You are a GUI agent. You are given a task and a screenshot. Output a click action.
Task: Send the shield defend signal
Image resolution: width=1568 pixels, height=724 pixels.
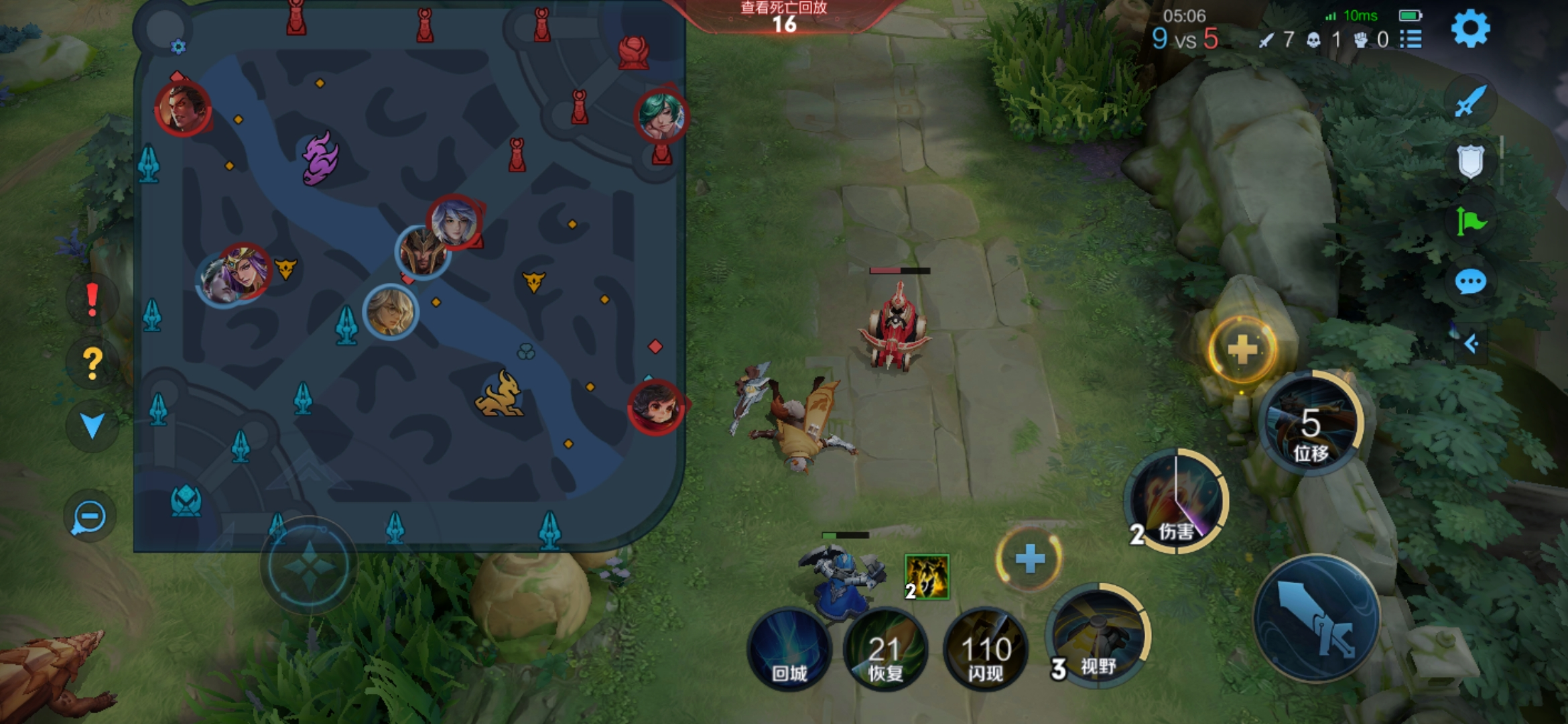(1470, 161)
